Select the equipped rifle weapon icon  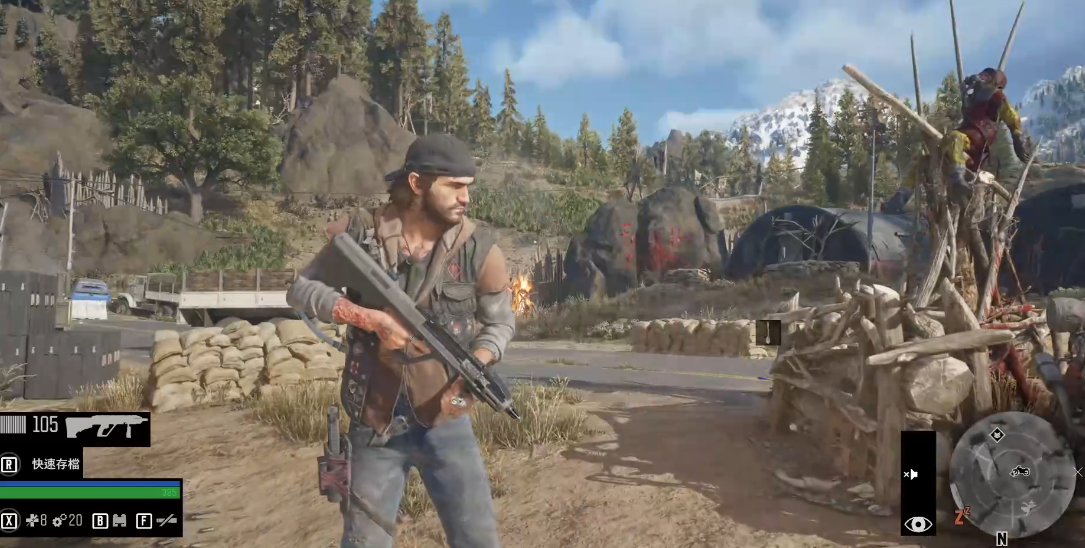click(x=106, y=427)
